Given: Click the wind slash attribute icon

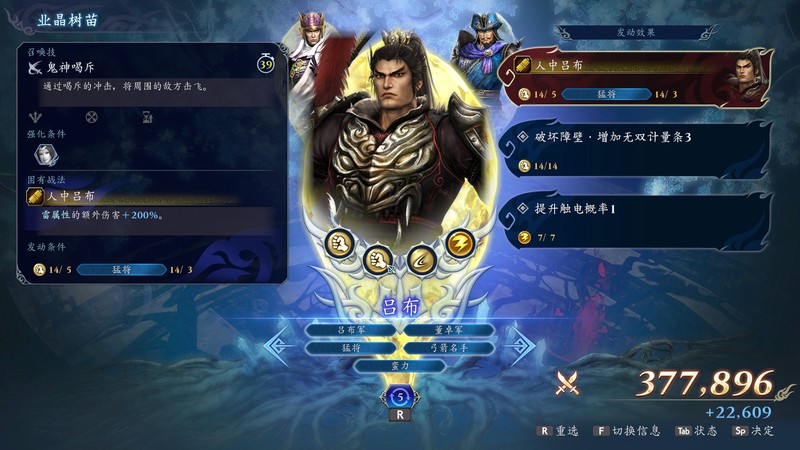Looking at the screenshot, I should click(x=421, y=258).
